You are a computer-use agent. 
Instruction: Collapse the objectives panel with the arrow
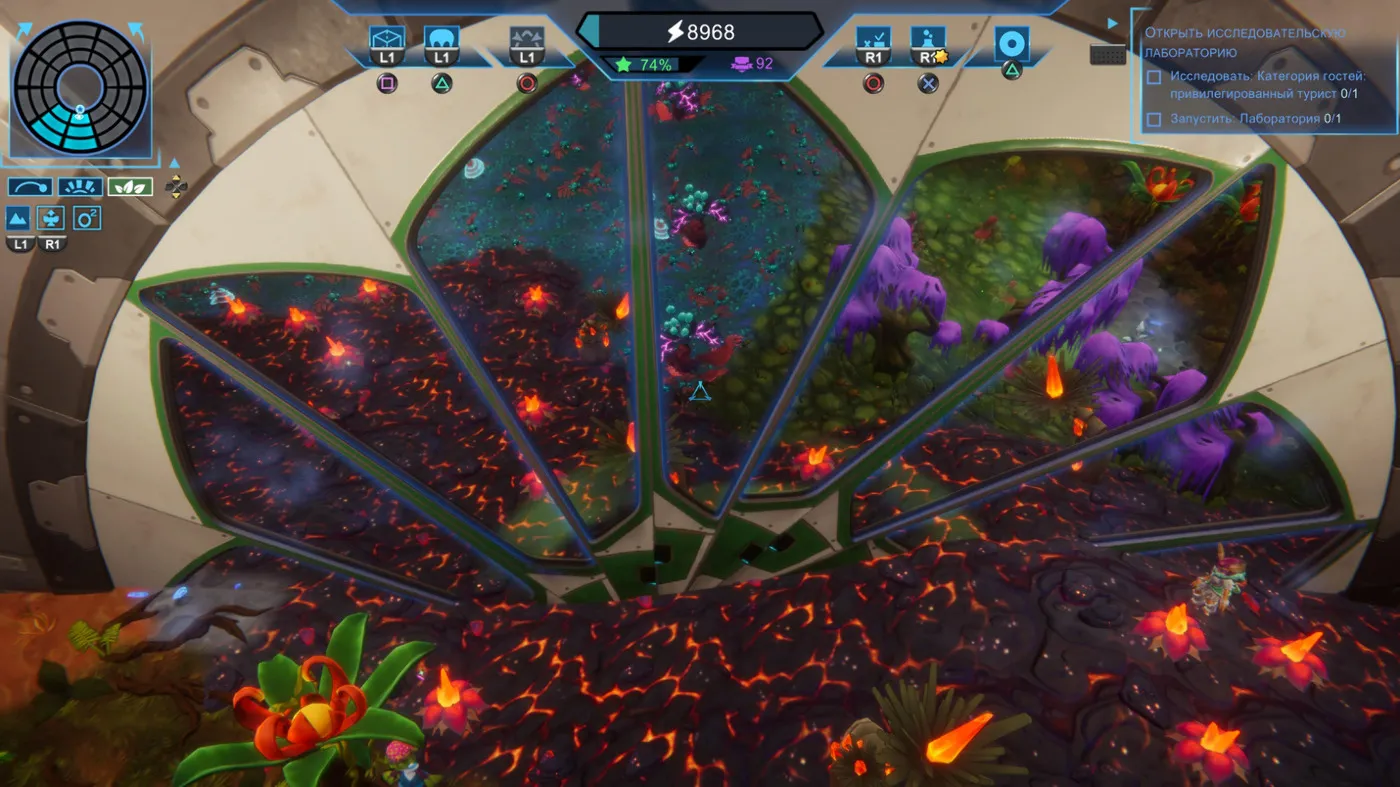(x=1113, y=23)
